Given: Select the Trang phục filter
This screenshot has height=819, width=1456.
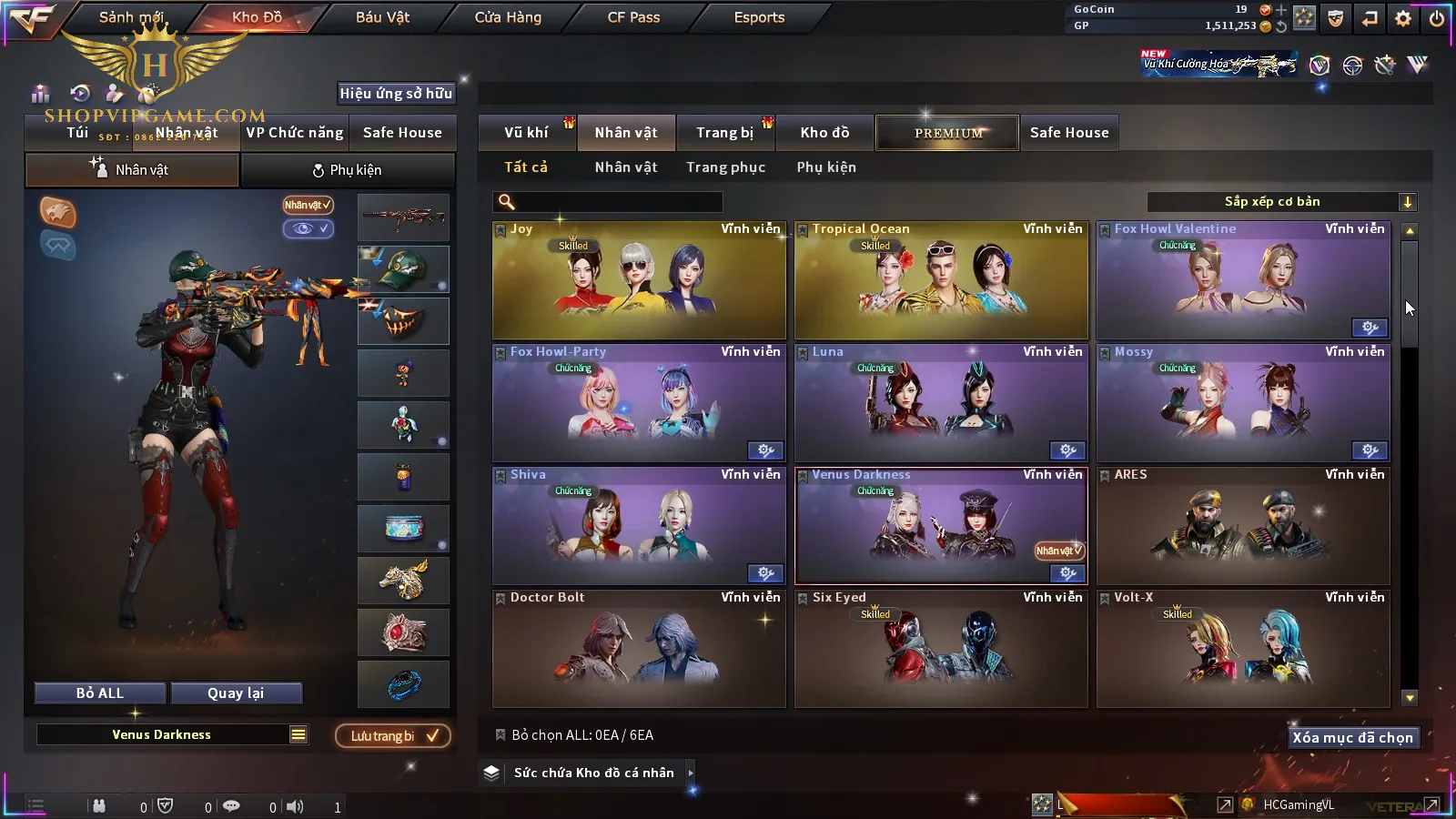Looking at the screenshot, I should 725,167.
